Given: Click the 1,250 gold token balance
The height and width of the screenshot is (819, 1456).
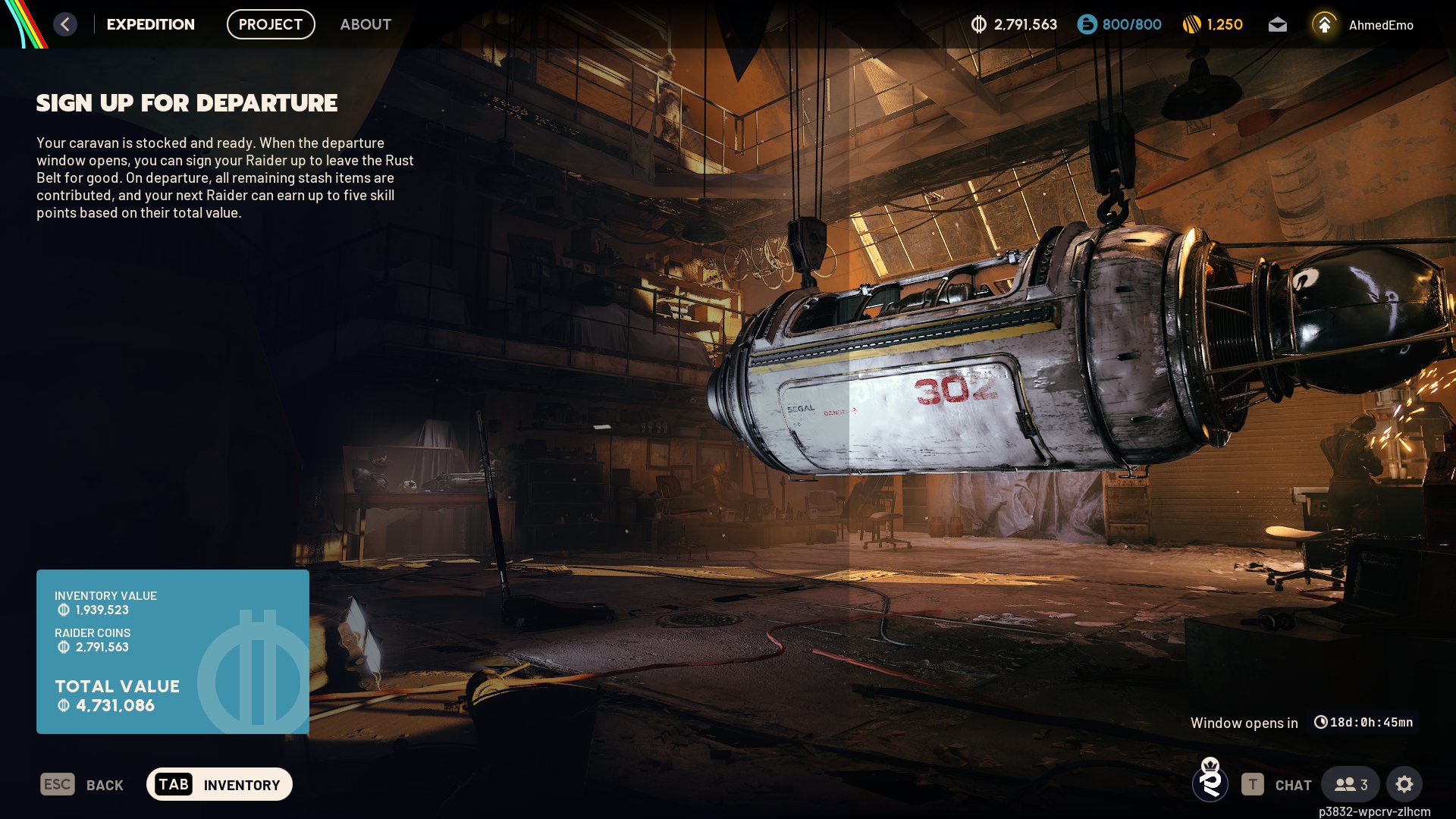Looking at the screenshot, I should pos(1213,25).
